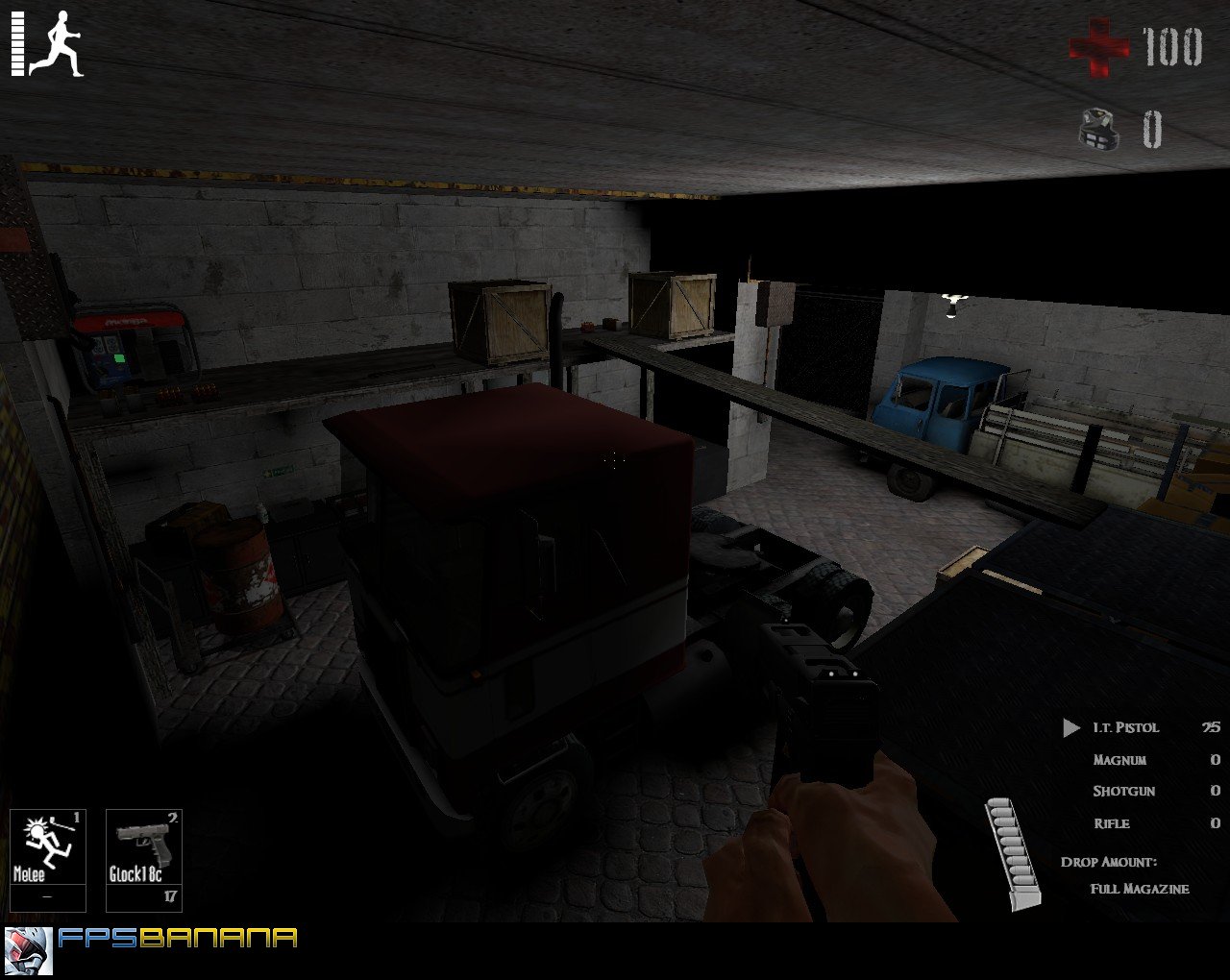Switch to weapon slot 2
Viewport: 1230px width, 980px height.
(172, 818)
